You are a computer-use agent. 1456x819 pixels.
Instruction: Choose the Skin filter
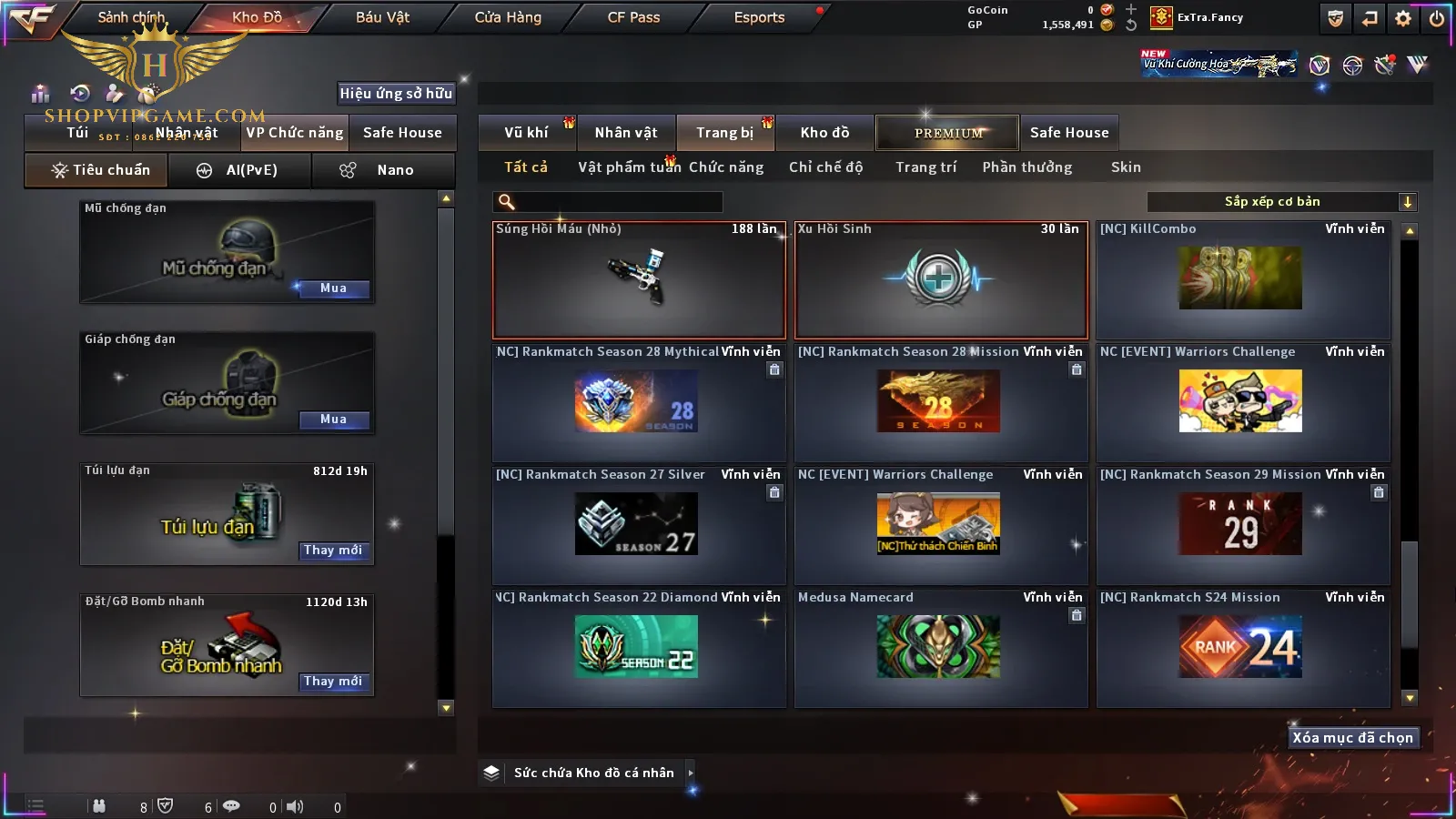[x=1126, y=167]
